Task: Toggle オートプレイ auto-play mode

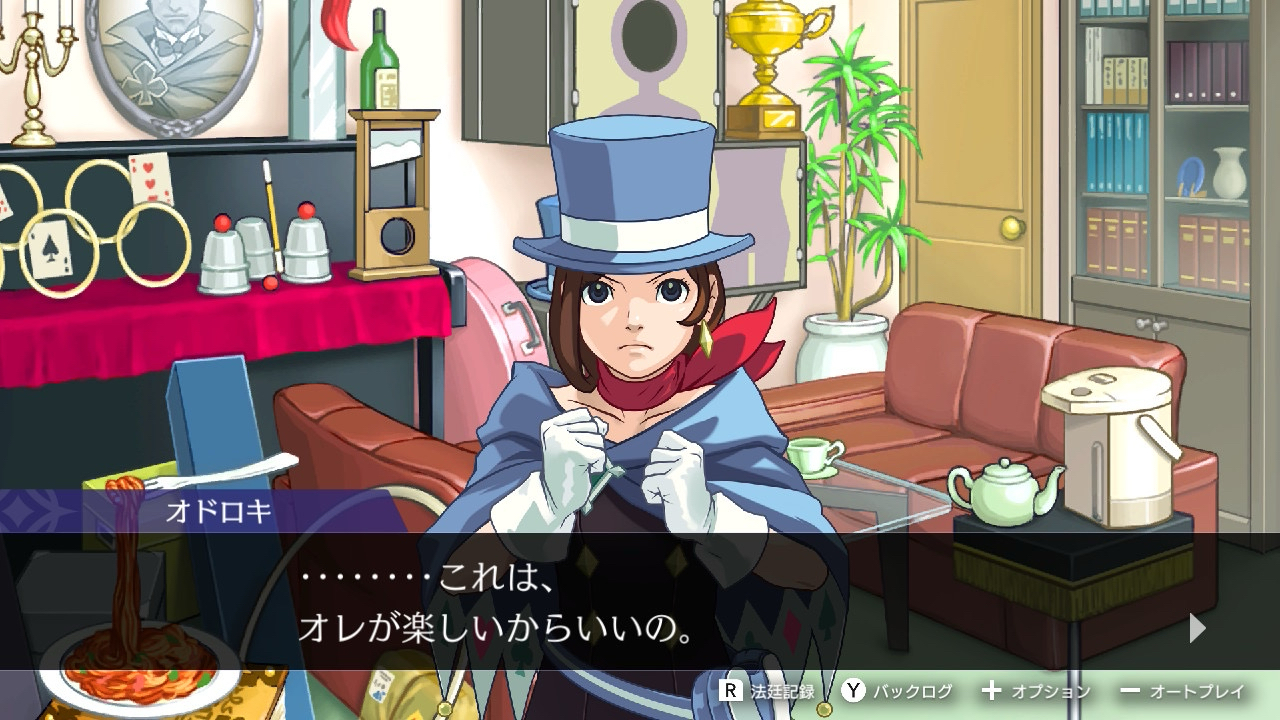Action: click(x=1183, y=691)
